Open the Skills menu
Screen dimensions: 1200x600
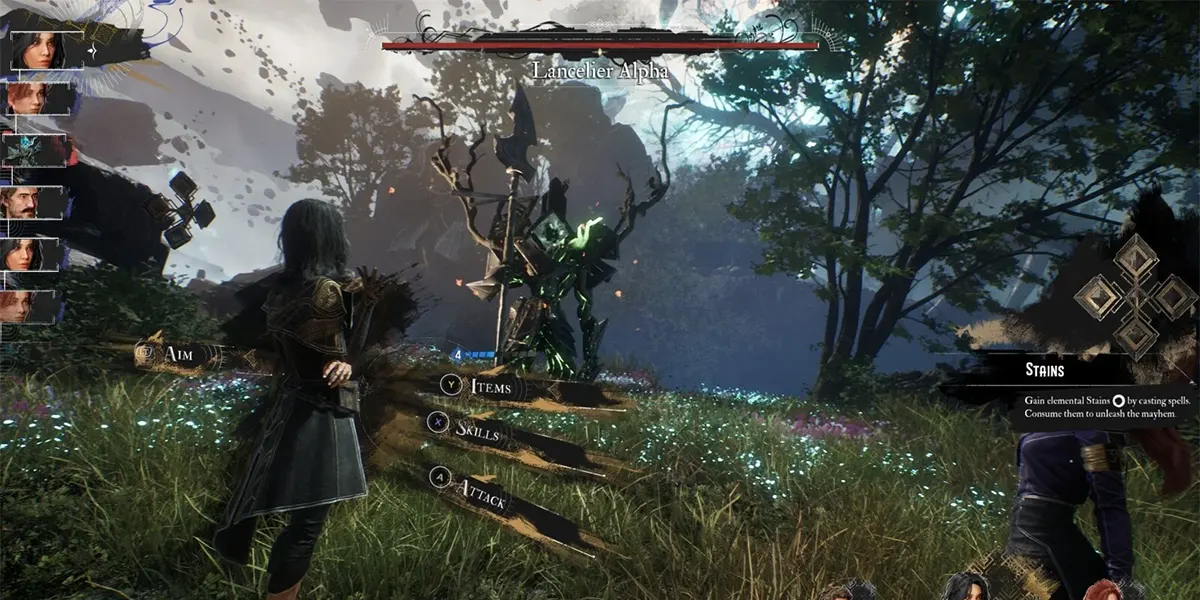pos(476,430)
